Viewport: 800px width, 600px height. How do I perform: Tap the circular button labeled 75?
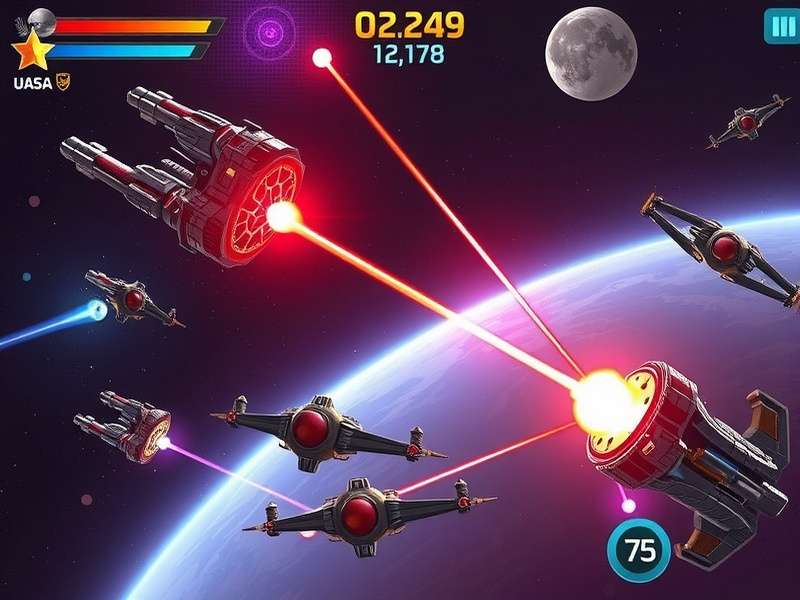(x=635, y=552)
